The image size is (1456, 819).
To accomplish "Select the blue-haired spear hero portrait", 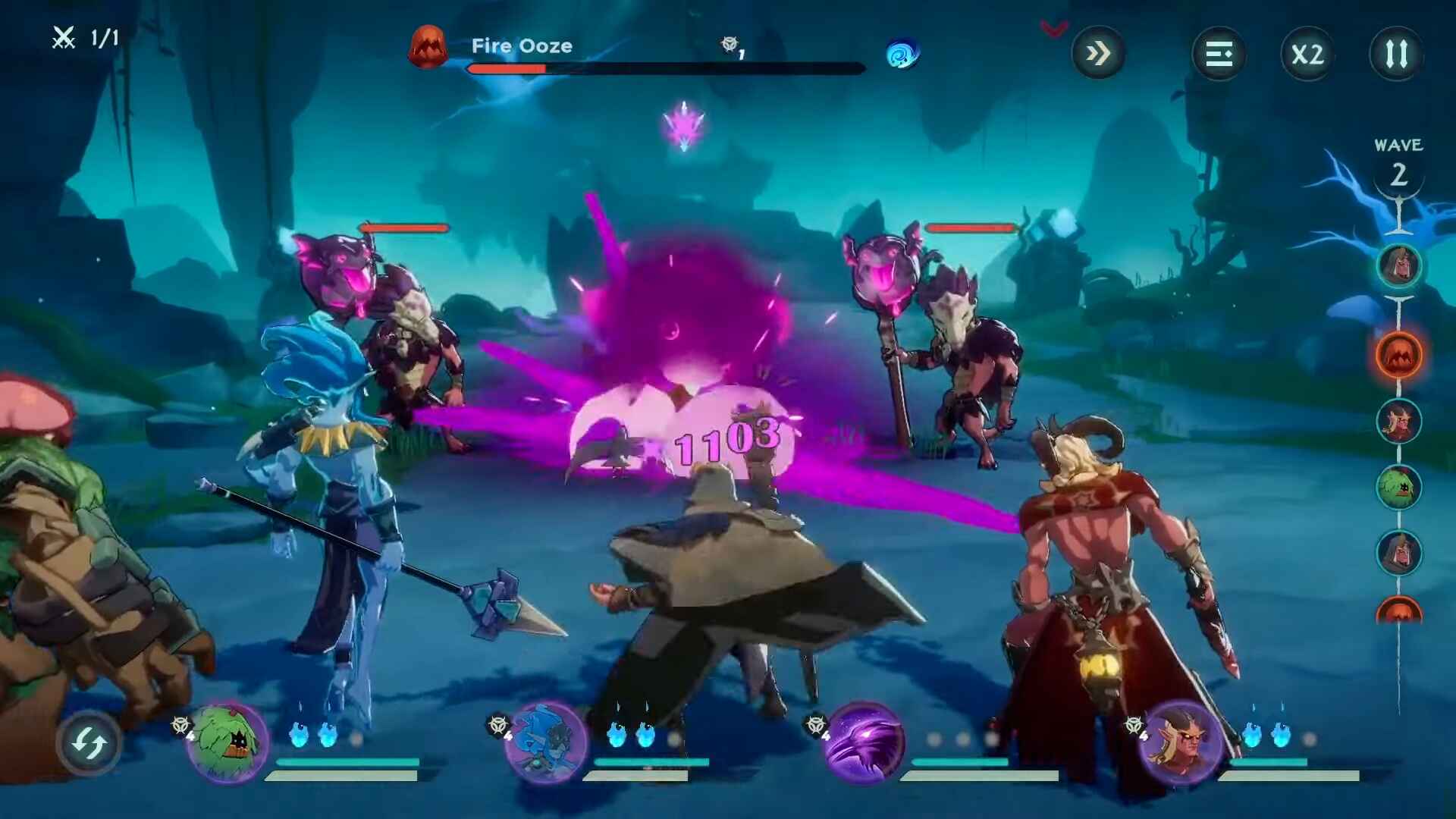I will tap(546, 742).
